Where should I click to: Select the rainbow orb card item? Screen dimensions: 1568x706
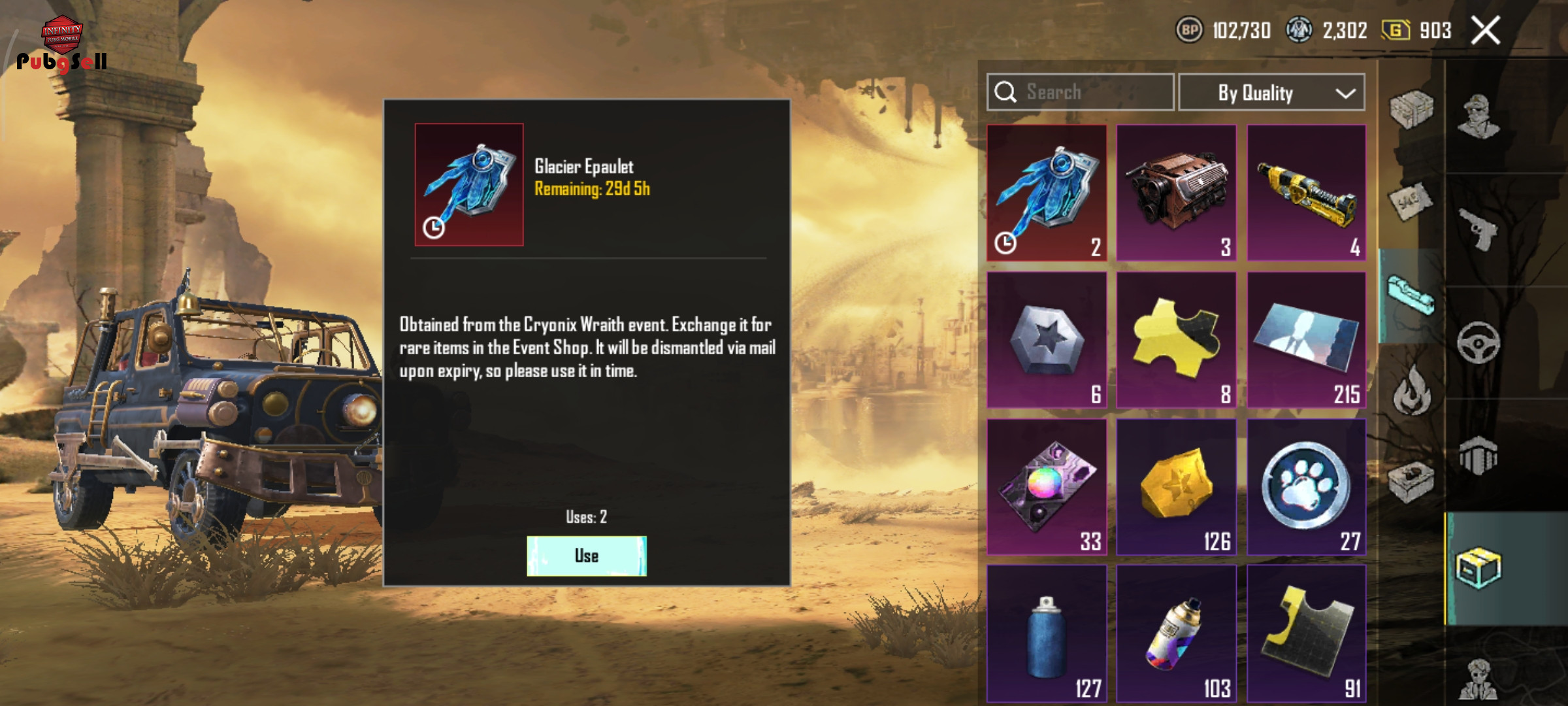point(1047,487)
